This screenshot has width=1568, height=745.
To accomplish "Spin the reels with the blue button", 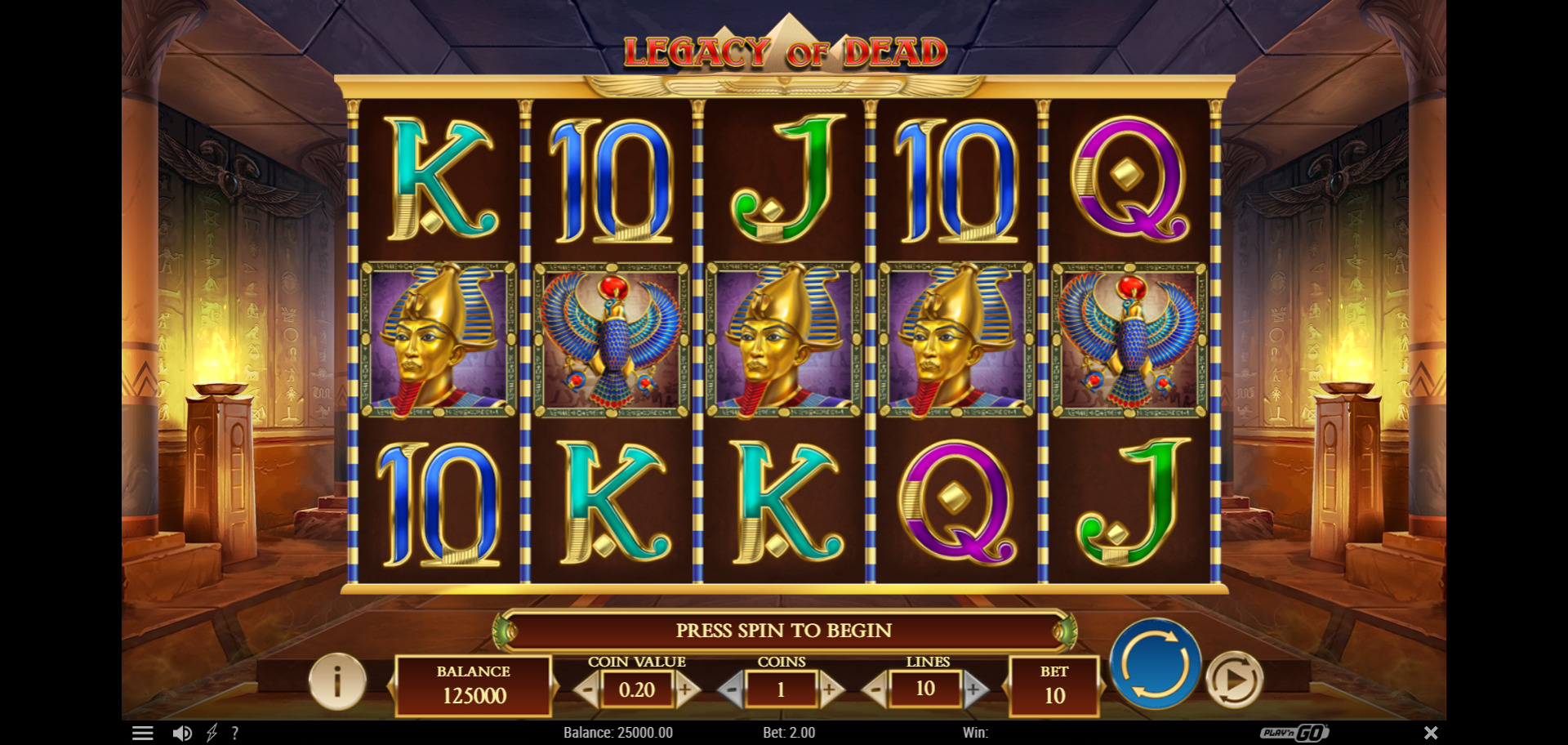I will tap(1155, 663).
